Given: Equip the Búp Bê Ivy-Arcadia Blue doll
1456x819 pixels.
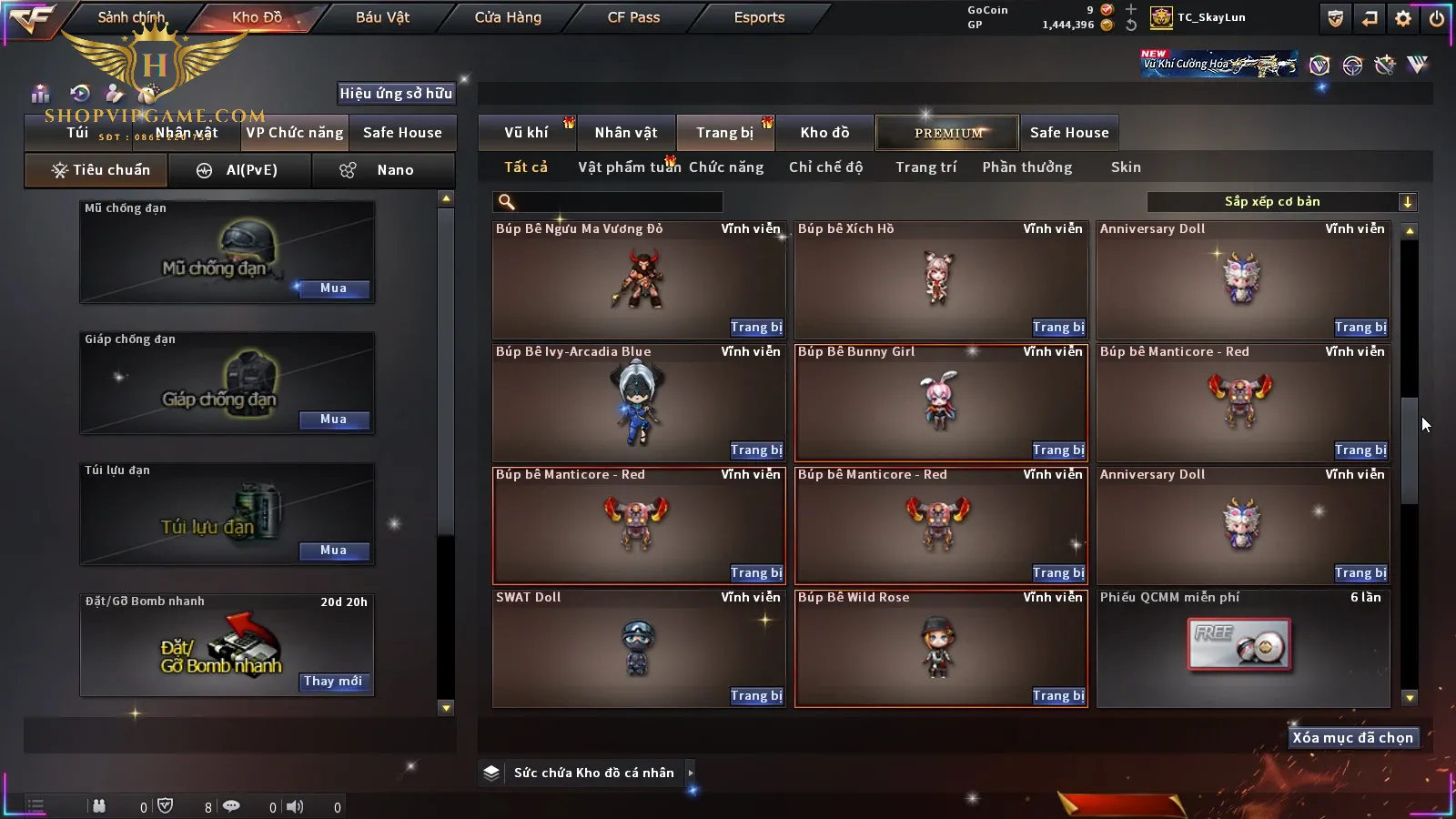Looking at the screenshot, I should [755, 450].
